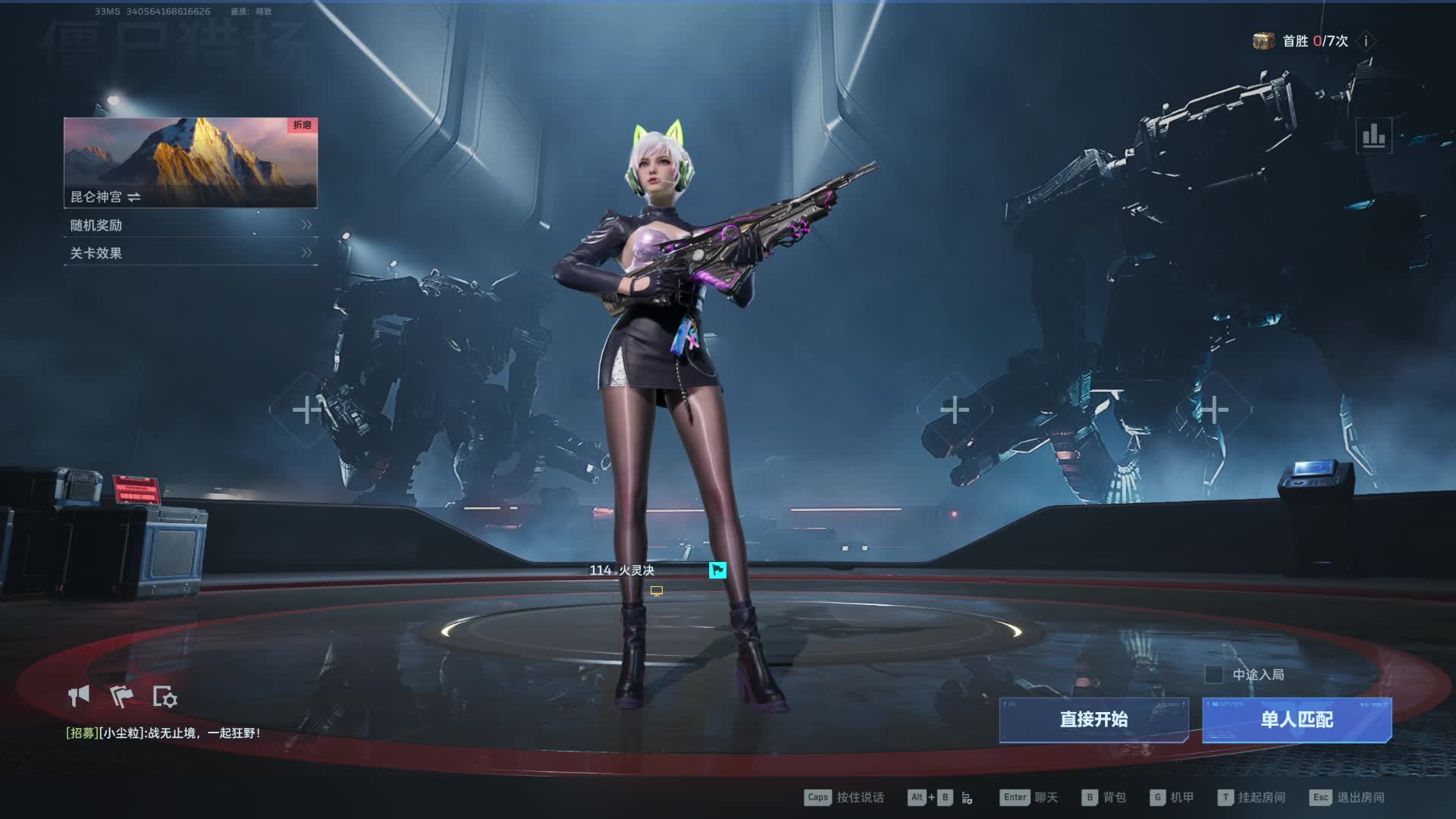Open the statistics bar chart icon

pos(1373,136)
